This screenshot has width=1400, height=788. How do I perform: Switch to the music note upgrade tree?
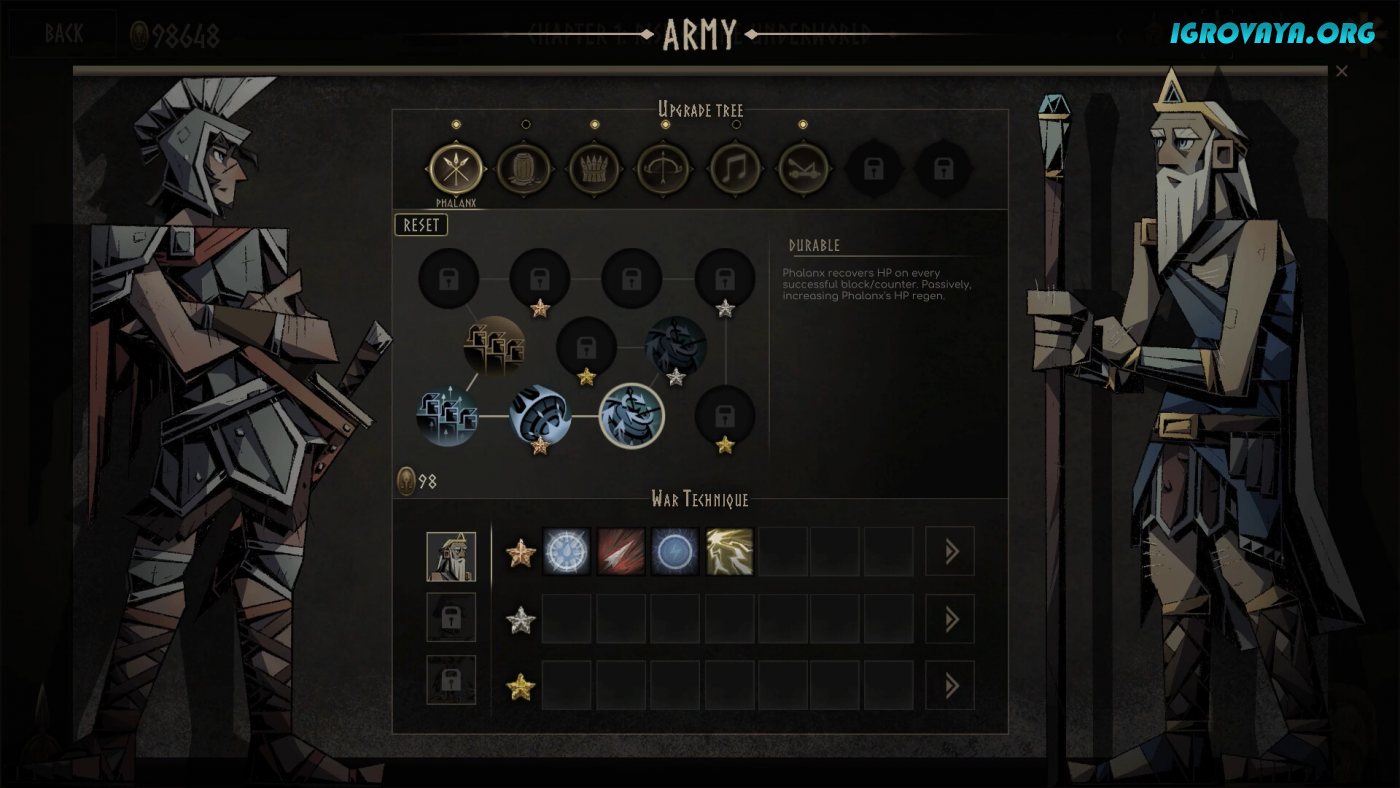click(735, 169)
